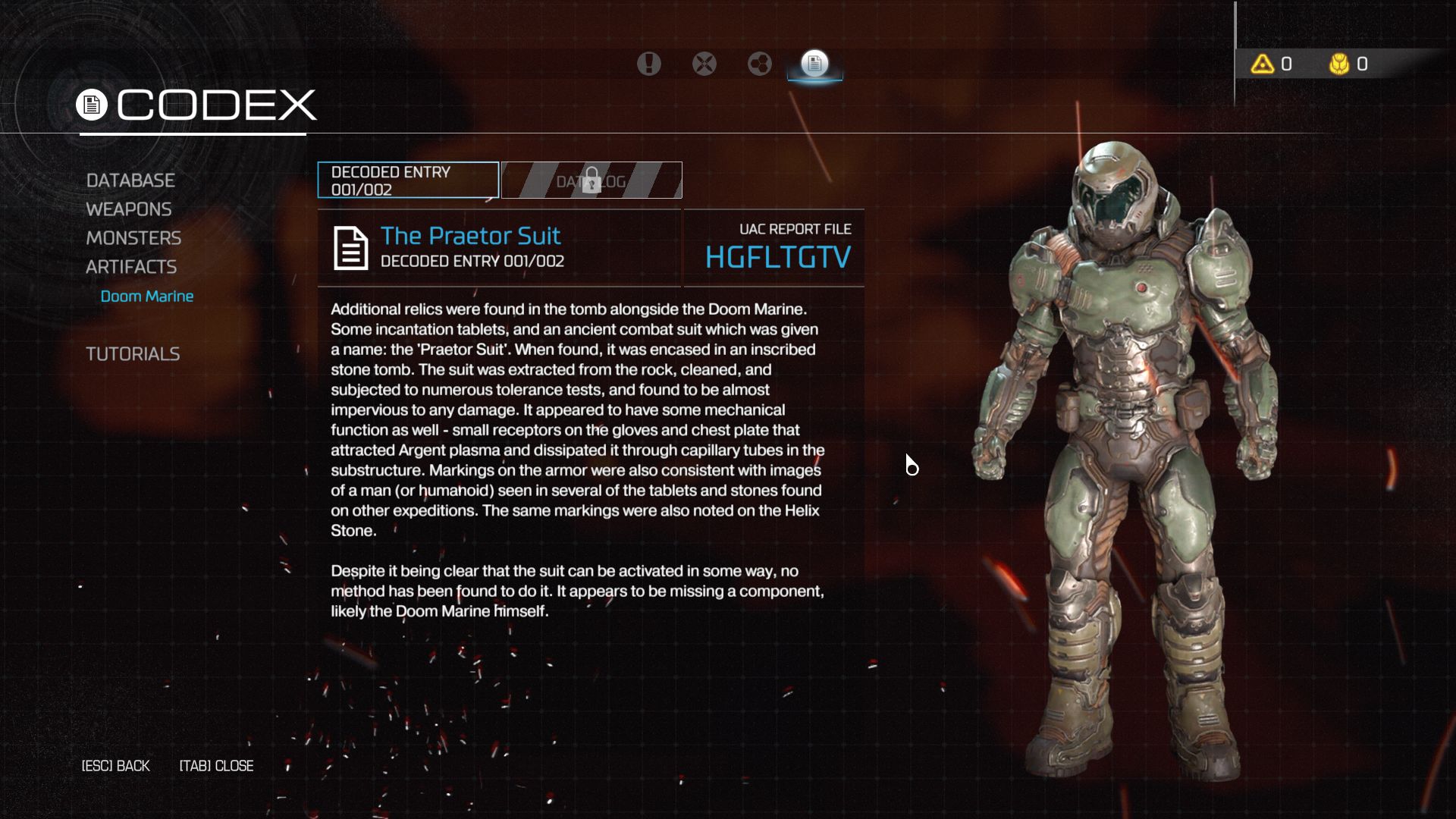The width and height of the screenshot is (1456, 819).
Task: Click [TAB] CLOSE to exit the Codex
Action: 216,766
